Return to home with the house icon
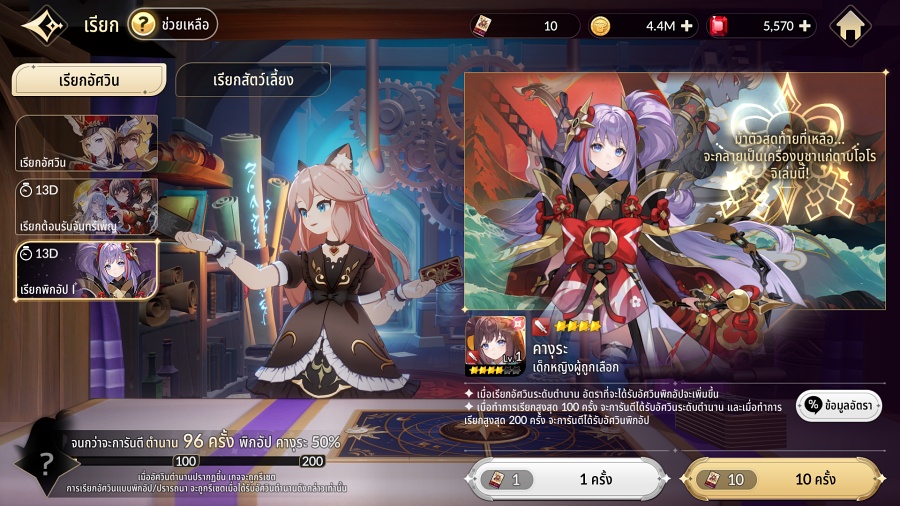900x506 pixels. [851, 26]
